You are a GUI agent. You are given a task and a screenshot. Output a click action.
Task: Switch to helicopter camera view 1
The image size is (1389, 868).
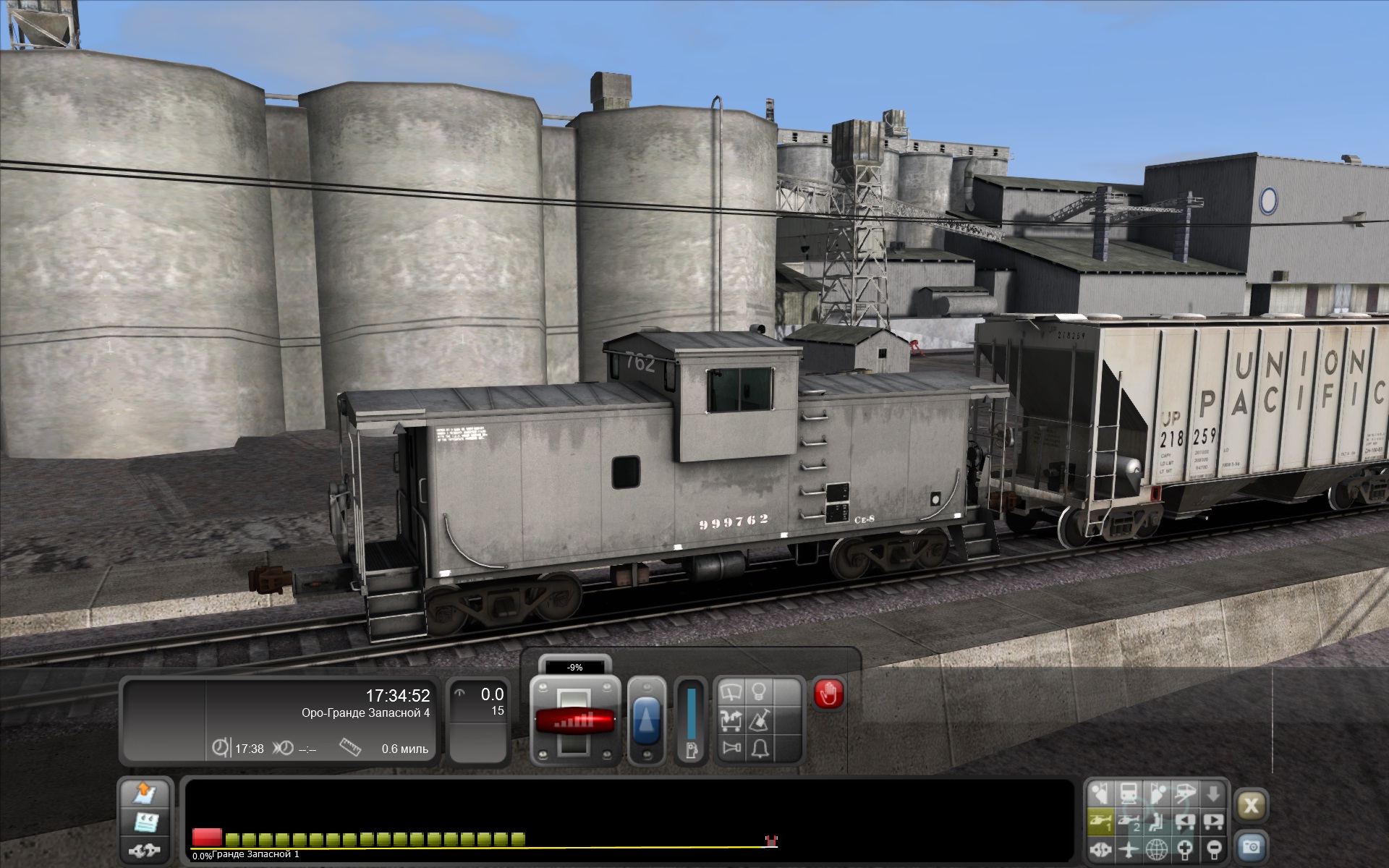pyautogui.click(x=1100, y=822)
